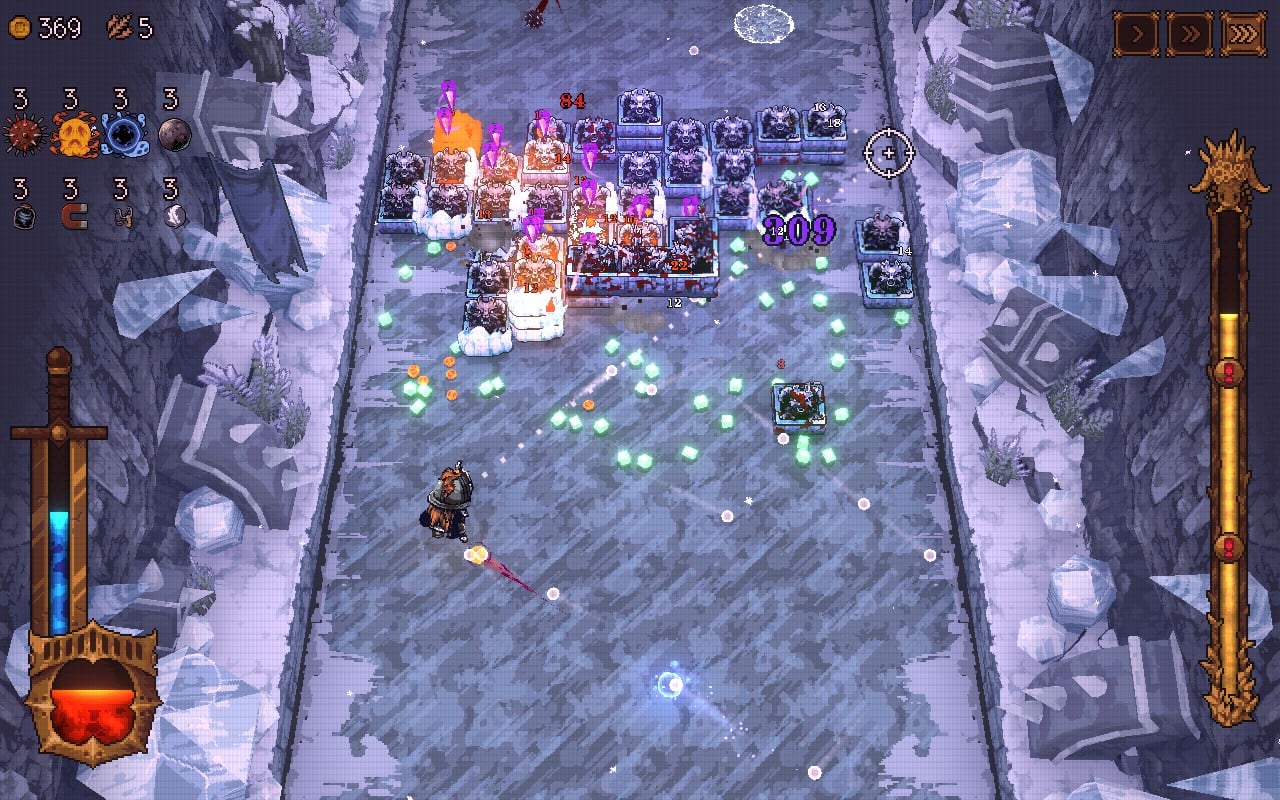Screen dimensions: 1280x800
Task: Use the spiked mace ability icon
Action: click(22, 133)
